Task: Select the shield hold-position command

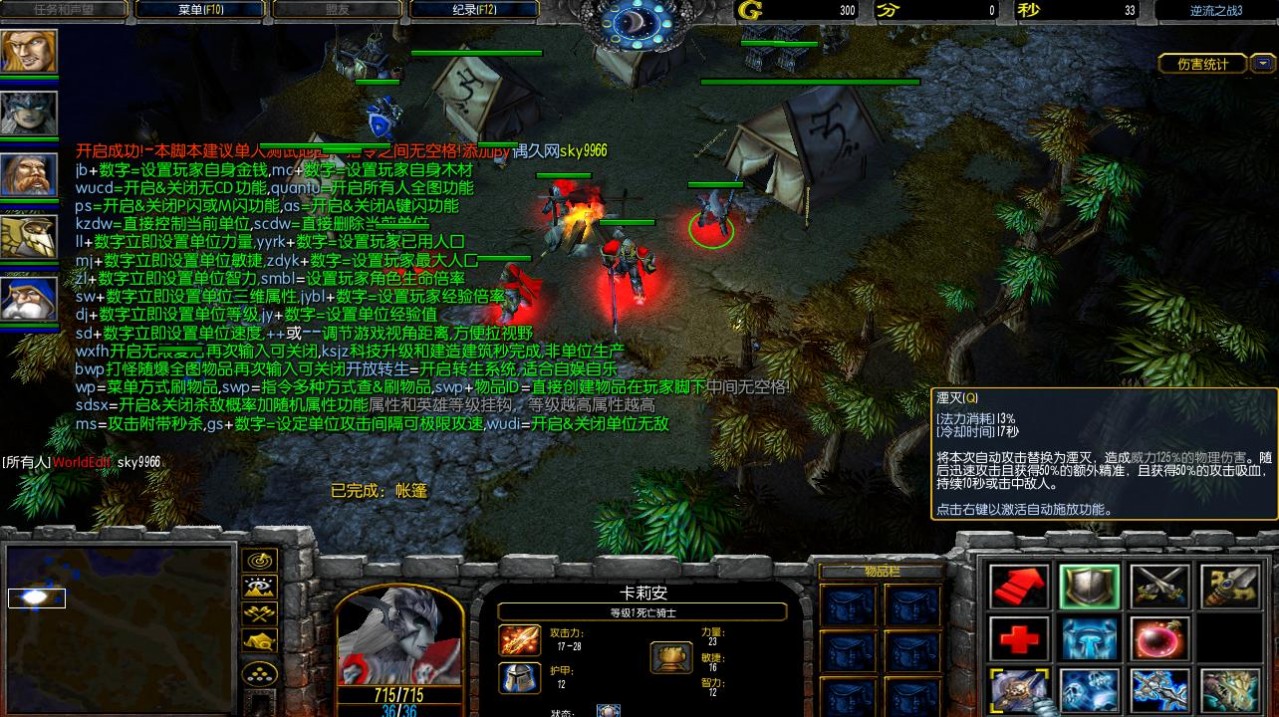Action: 1089,586
